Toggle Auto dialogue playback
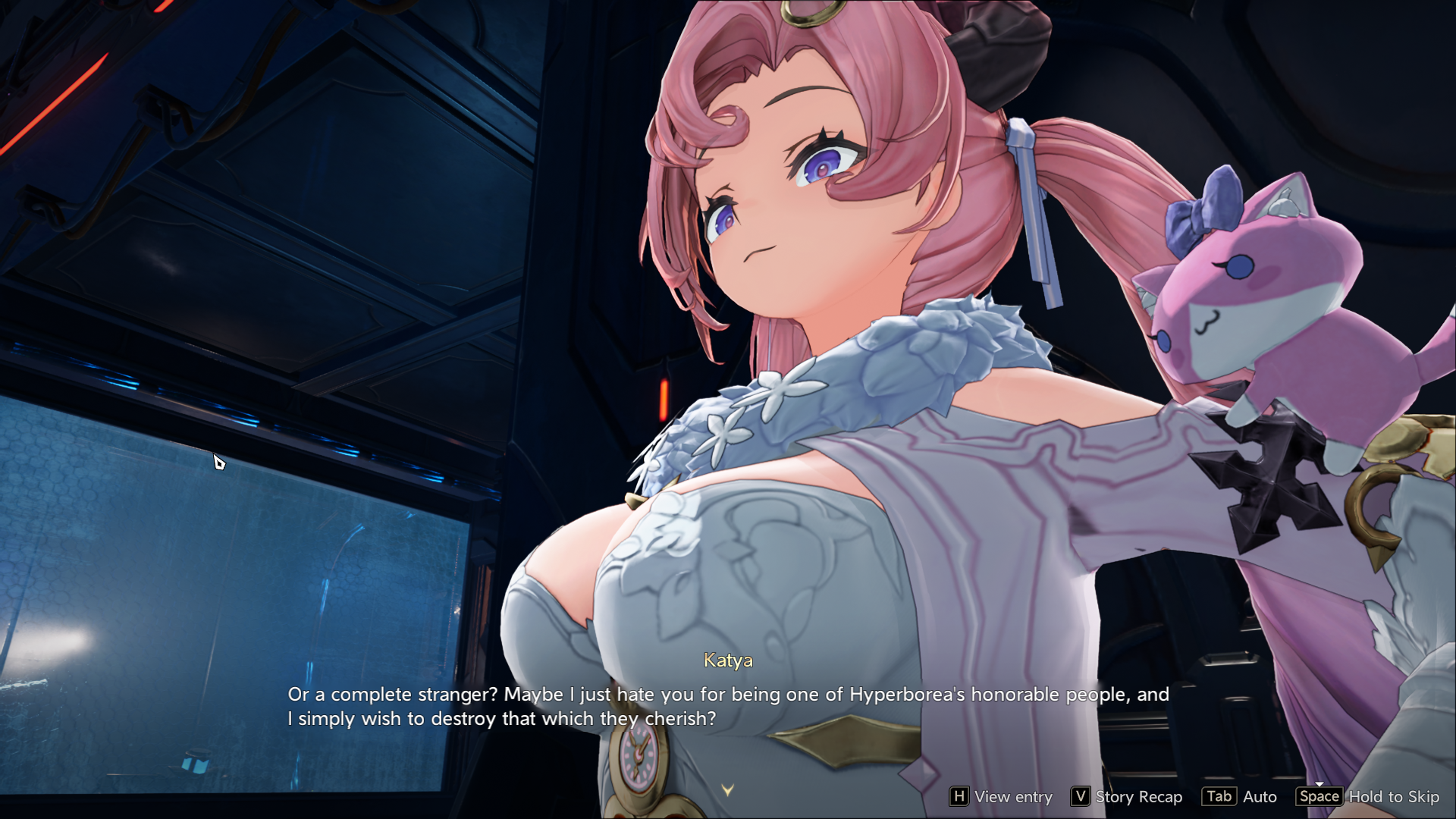Viewport: 1456px width, 819px height. pos(1240,796)
